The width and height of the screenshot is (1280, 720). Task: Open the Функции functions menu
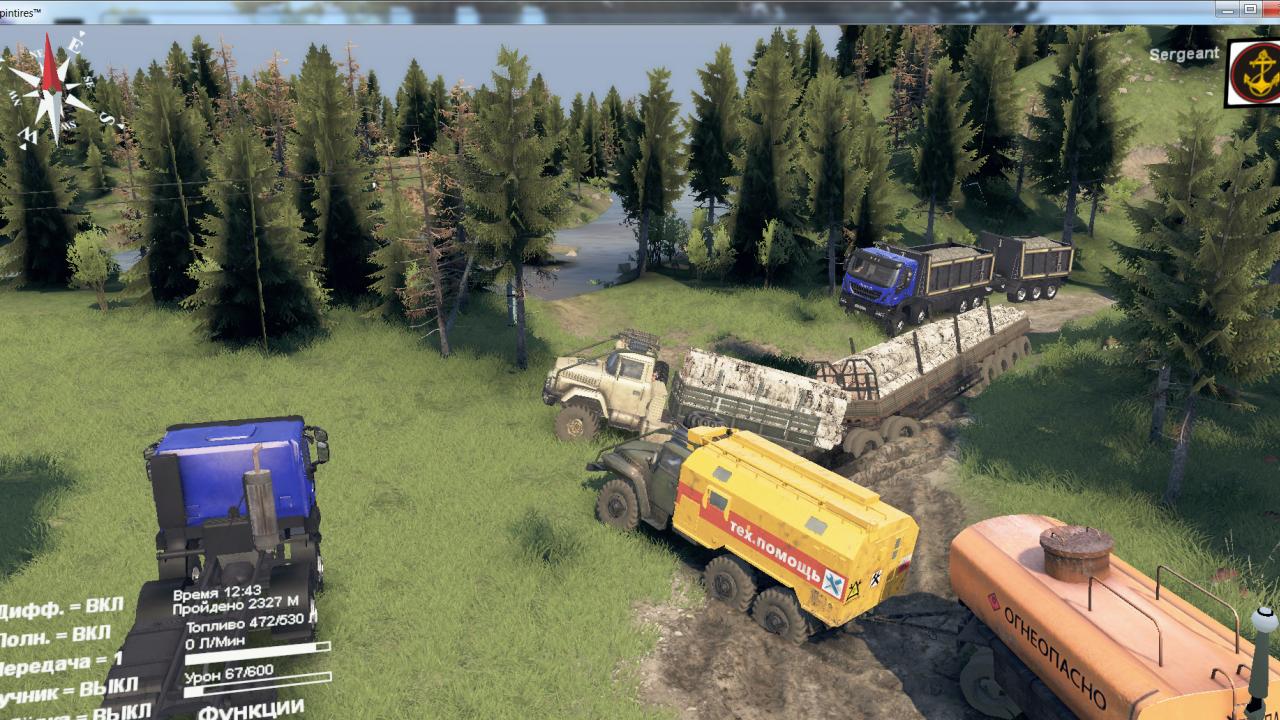click(x=251, y=709)
